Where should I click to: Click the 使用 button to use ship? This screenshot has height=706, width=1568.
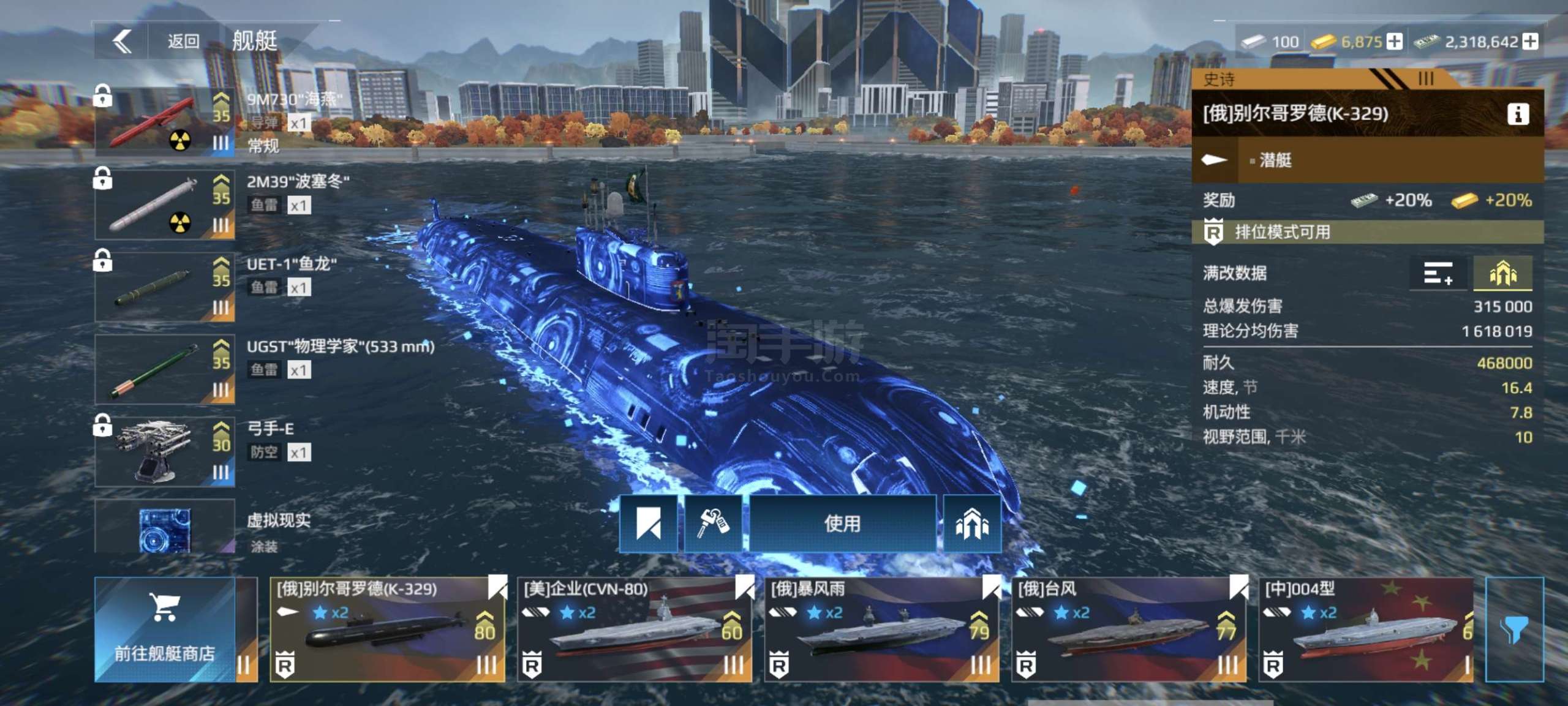click(842, 524)
